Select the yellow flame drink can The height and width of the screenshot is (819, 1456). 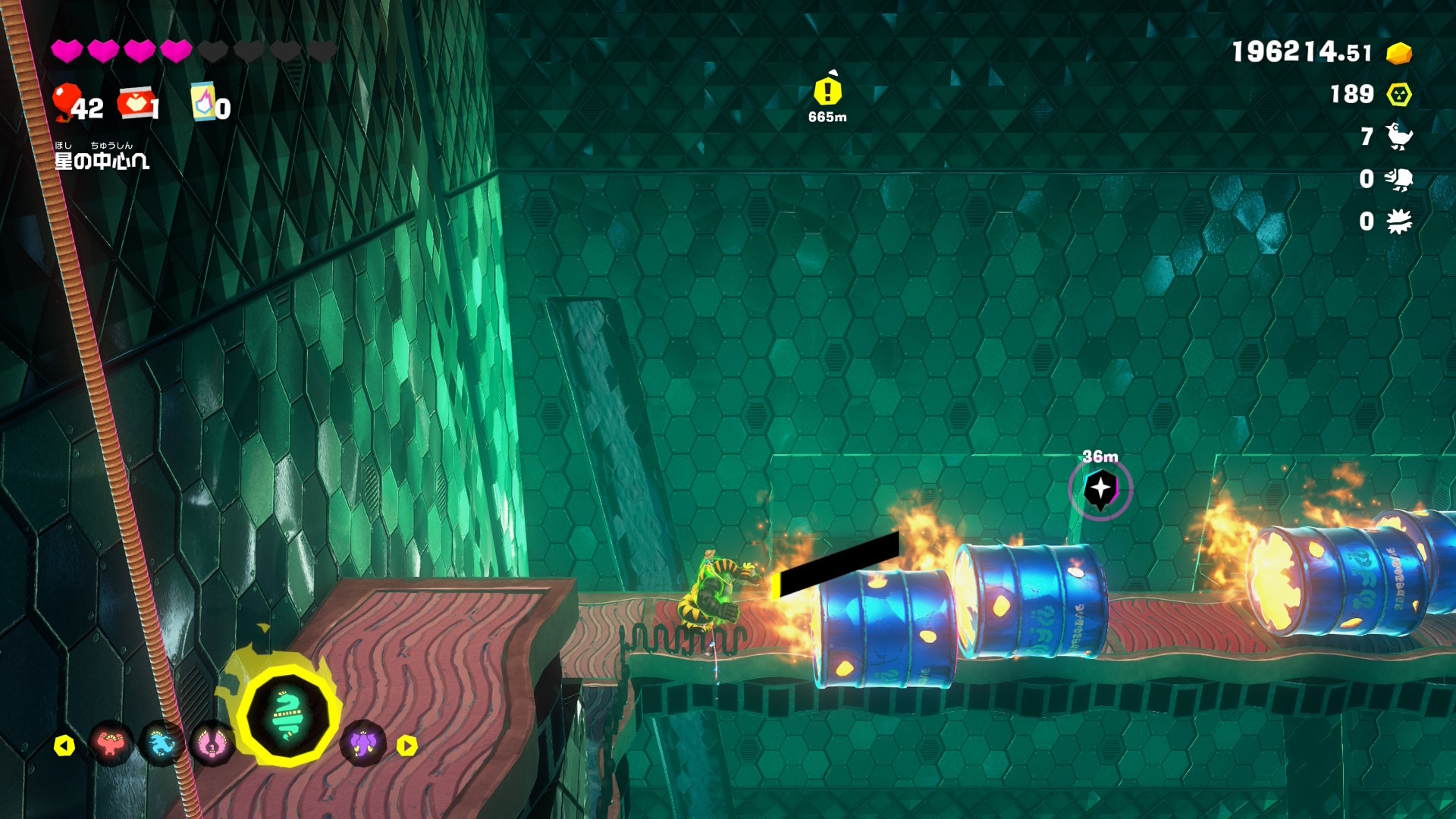pos(203,102)
